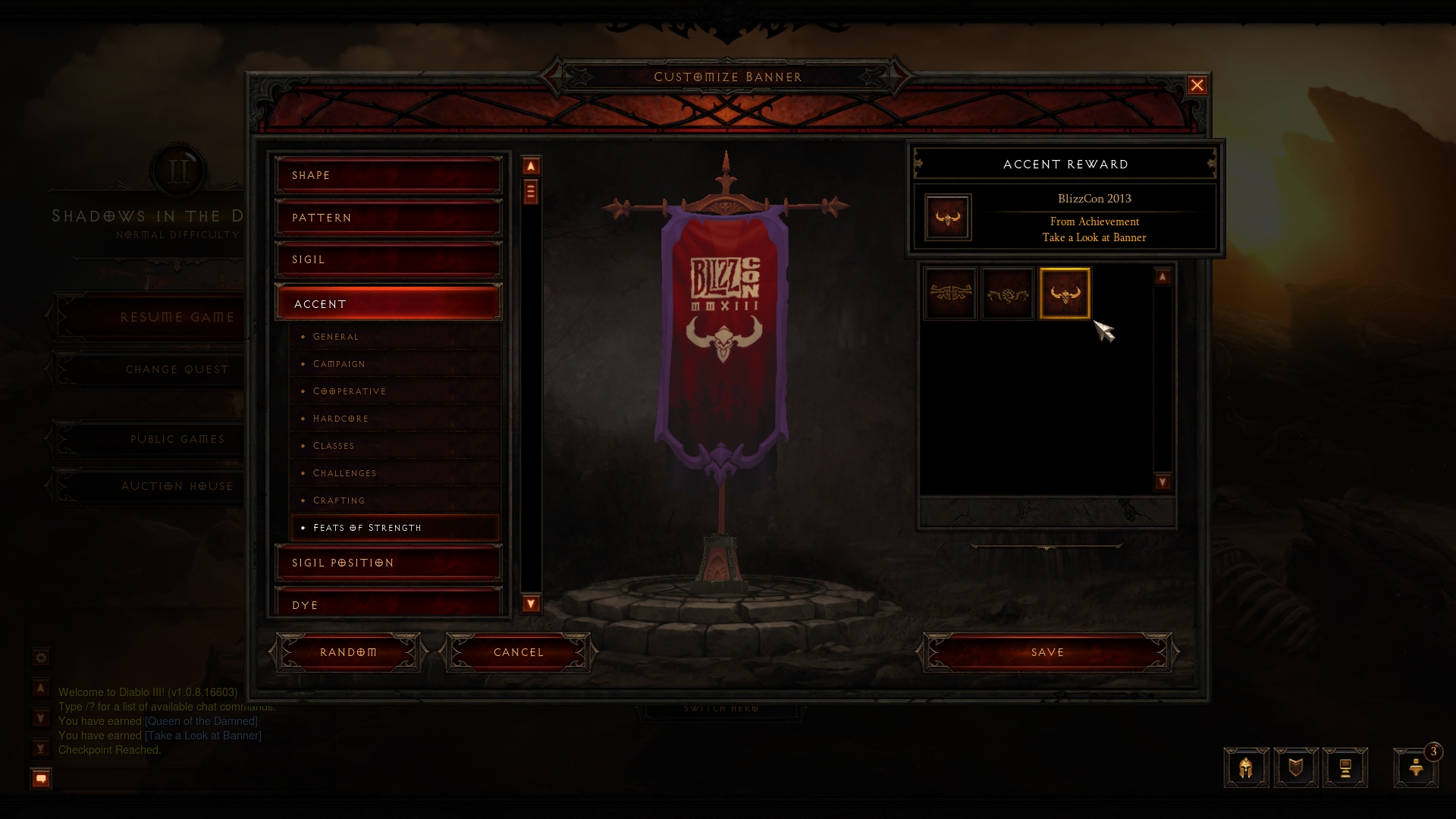Screen dimensions: 1456x819
Task: Click the category list scroll-down arrow
Action: pyautogui.click(x=531, y=604)
